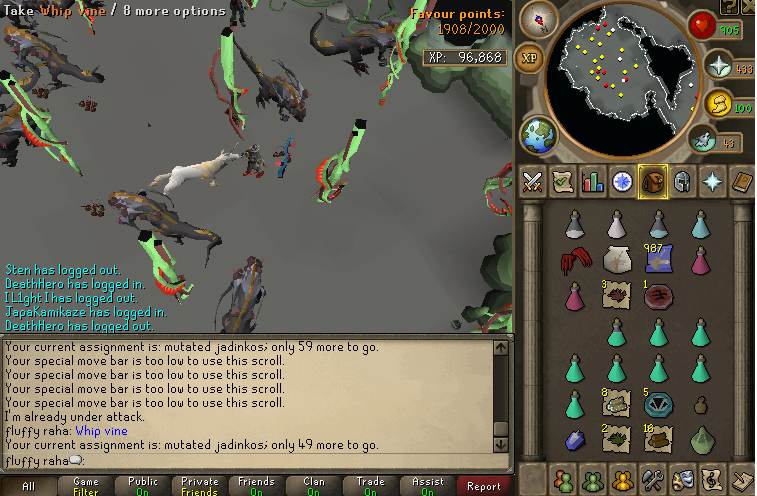This screenshot has width=757, height=496.
Task: Toggle the Trade chat filter
Action: 371,486
